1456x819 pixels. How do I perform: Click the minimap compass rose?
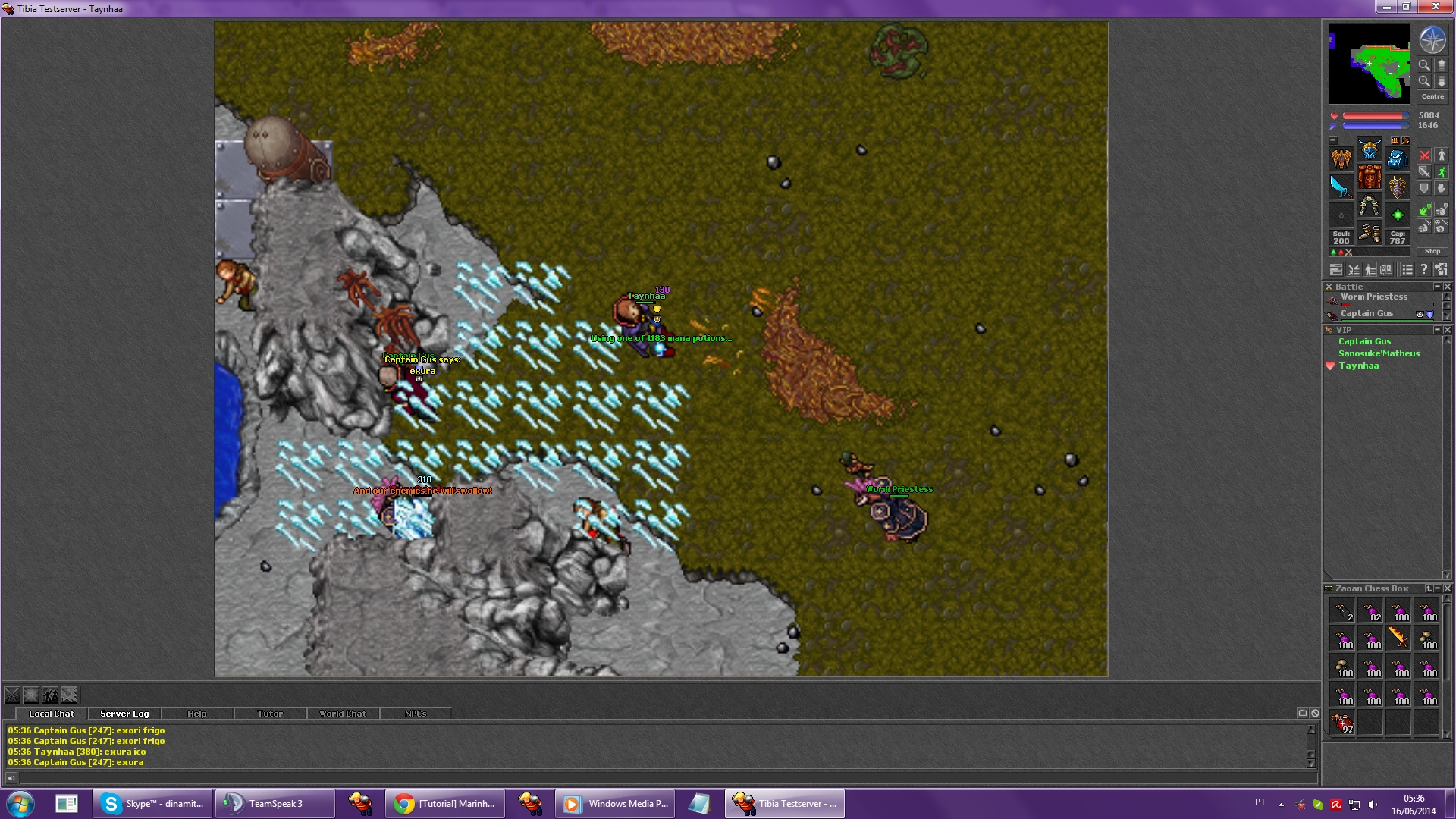pos(1432,40)
